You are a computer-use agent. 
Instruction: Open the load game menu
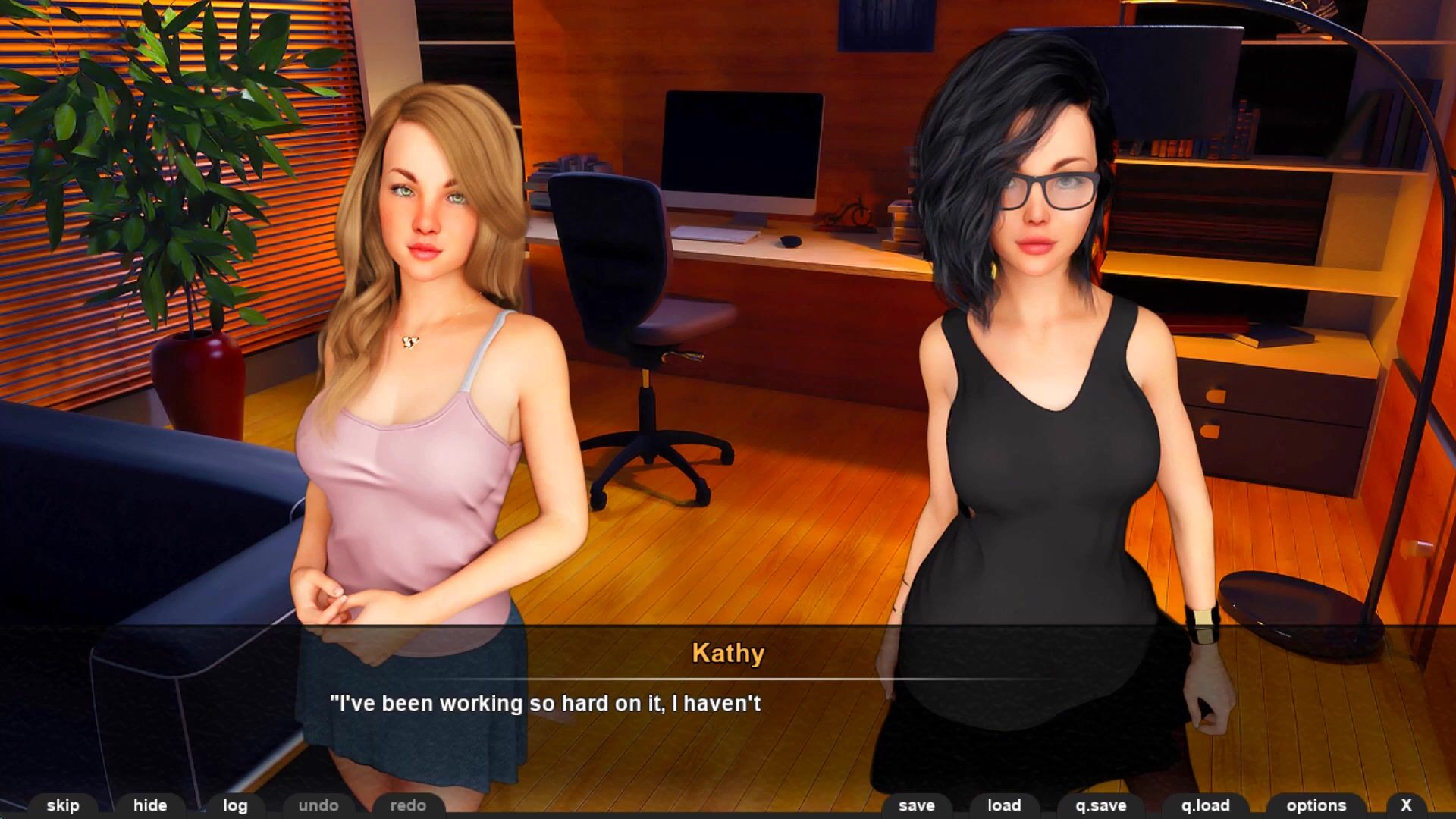1004,805
